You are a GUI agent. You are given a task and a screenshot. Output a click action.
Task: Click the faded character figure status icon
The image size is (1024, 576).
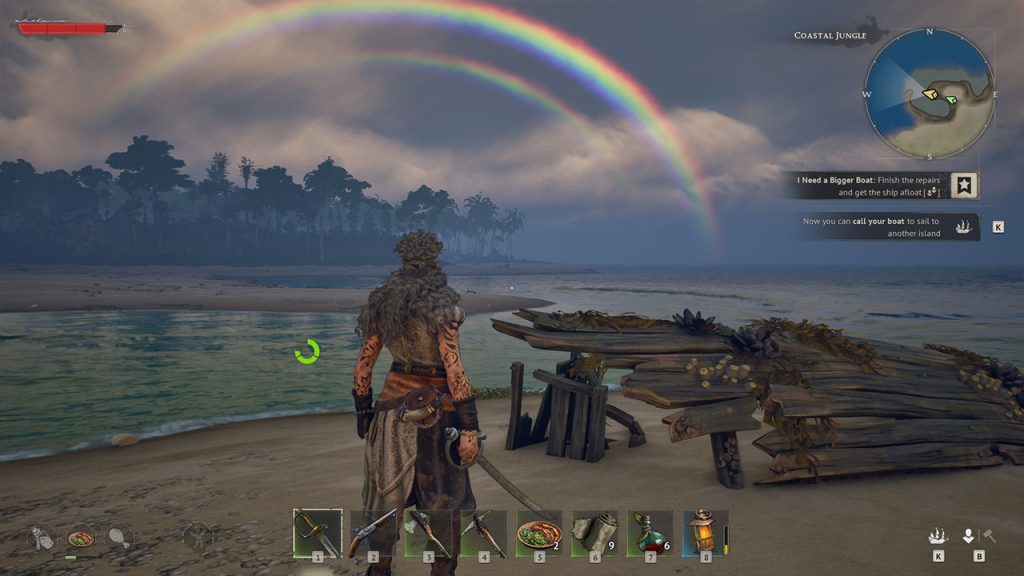click(198, 538)
